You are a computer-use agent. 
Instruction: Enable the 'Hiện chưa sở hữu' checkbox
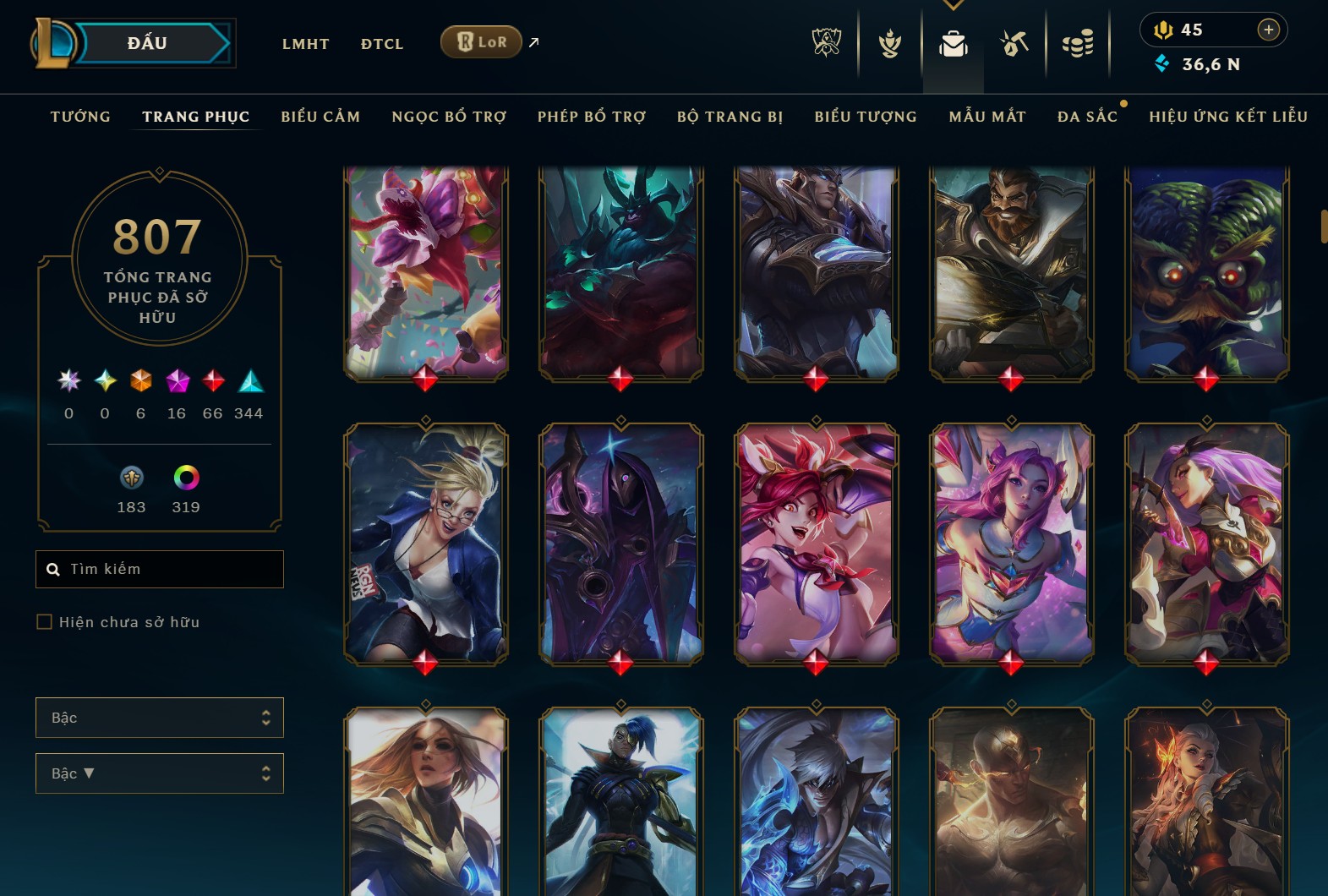tap(43, 621)
